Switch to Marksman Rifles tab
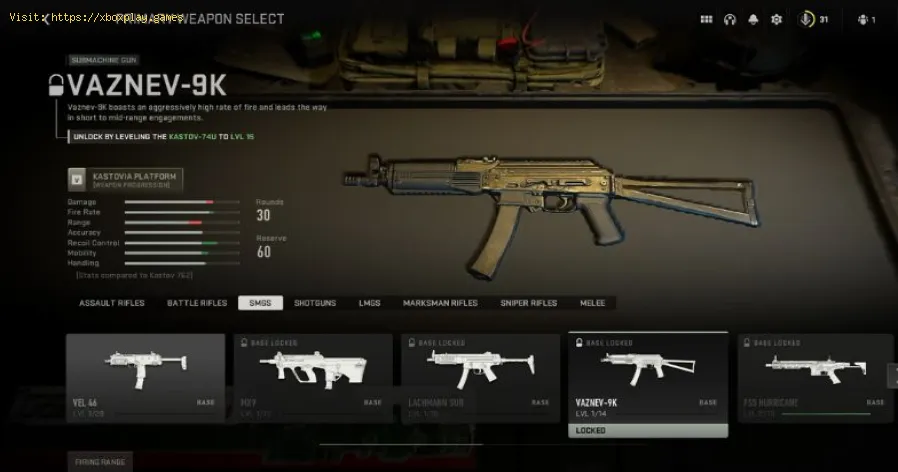898x472 pixels. (440, 302)
